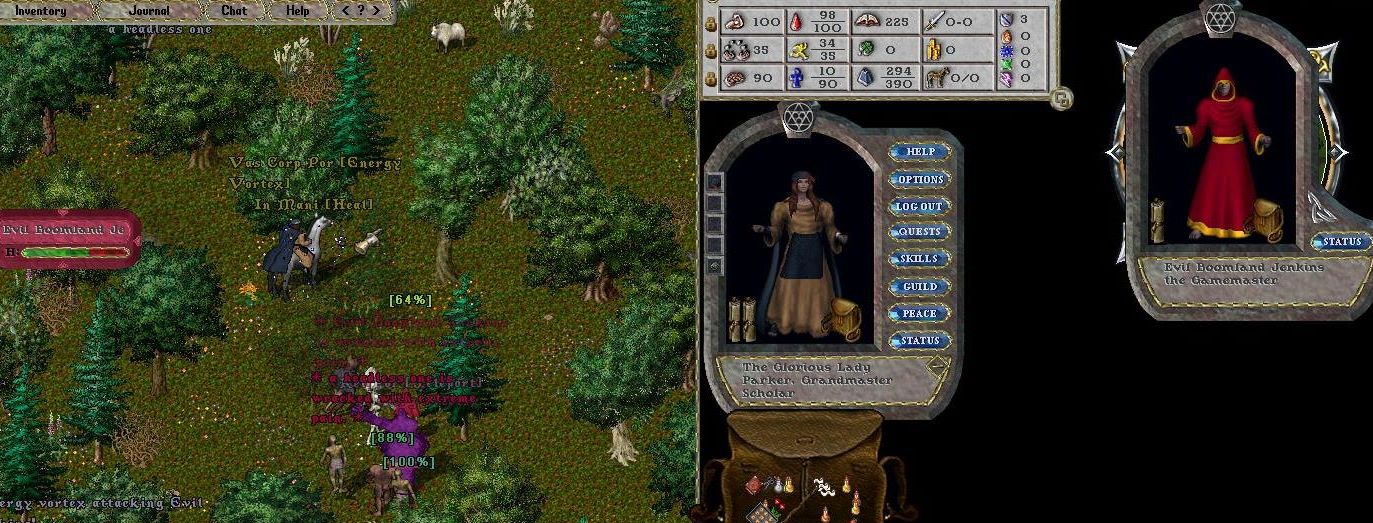Choose LOG OUT on the paperdoll
Viewport: 1373px width, 523px height.
point(919,206)
